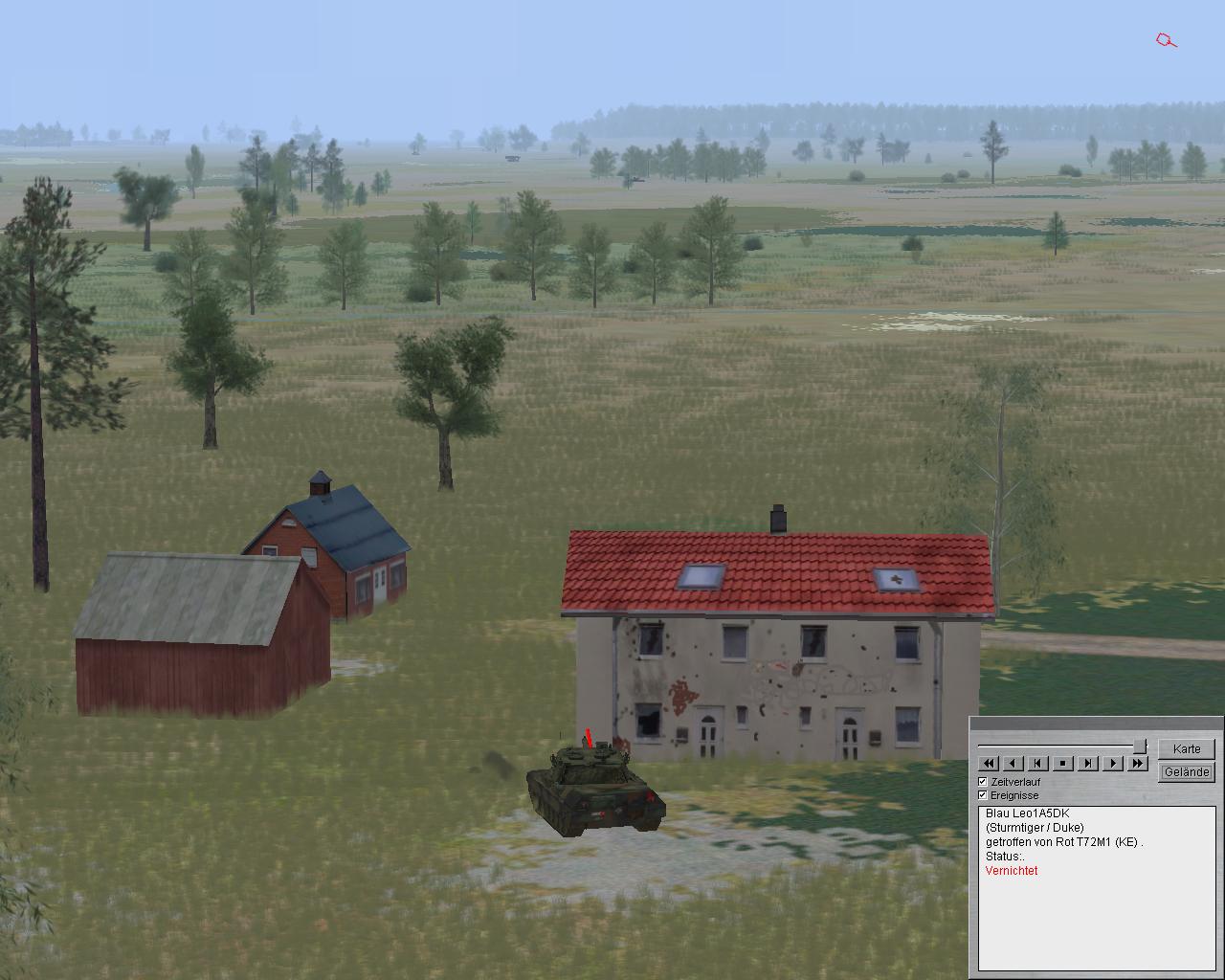The width and height of the screenshot is (1225, 980).
Task: Play the replay forward
Action: point(1112,763)
